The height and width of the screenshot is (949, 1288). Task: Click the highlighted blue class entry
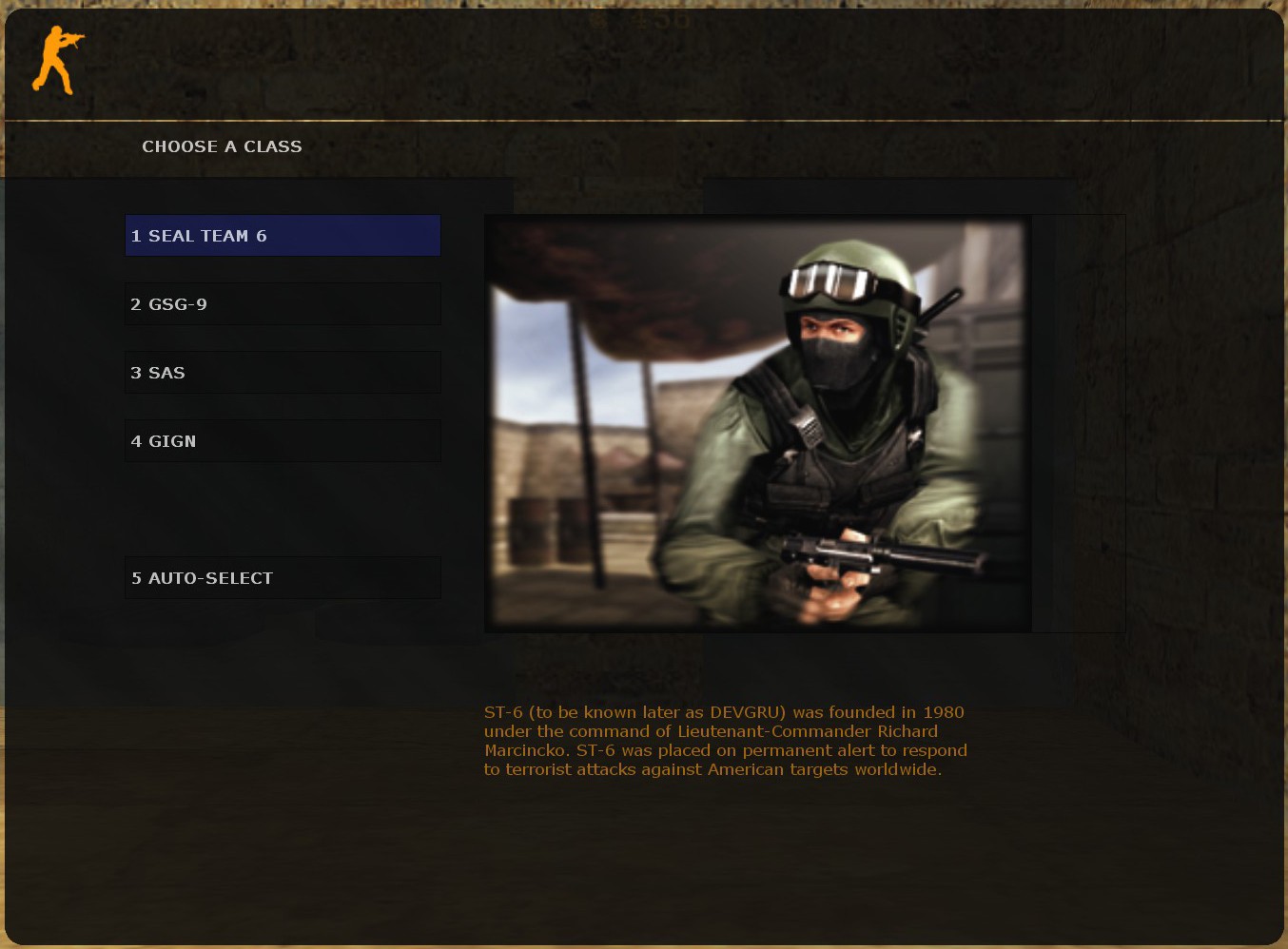(282, 235)
